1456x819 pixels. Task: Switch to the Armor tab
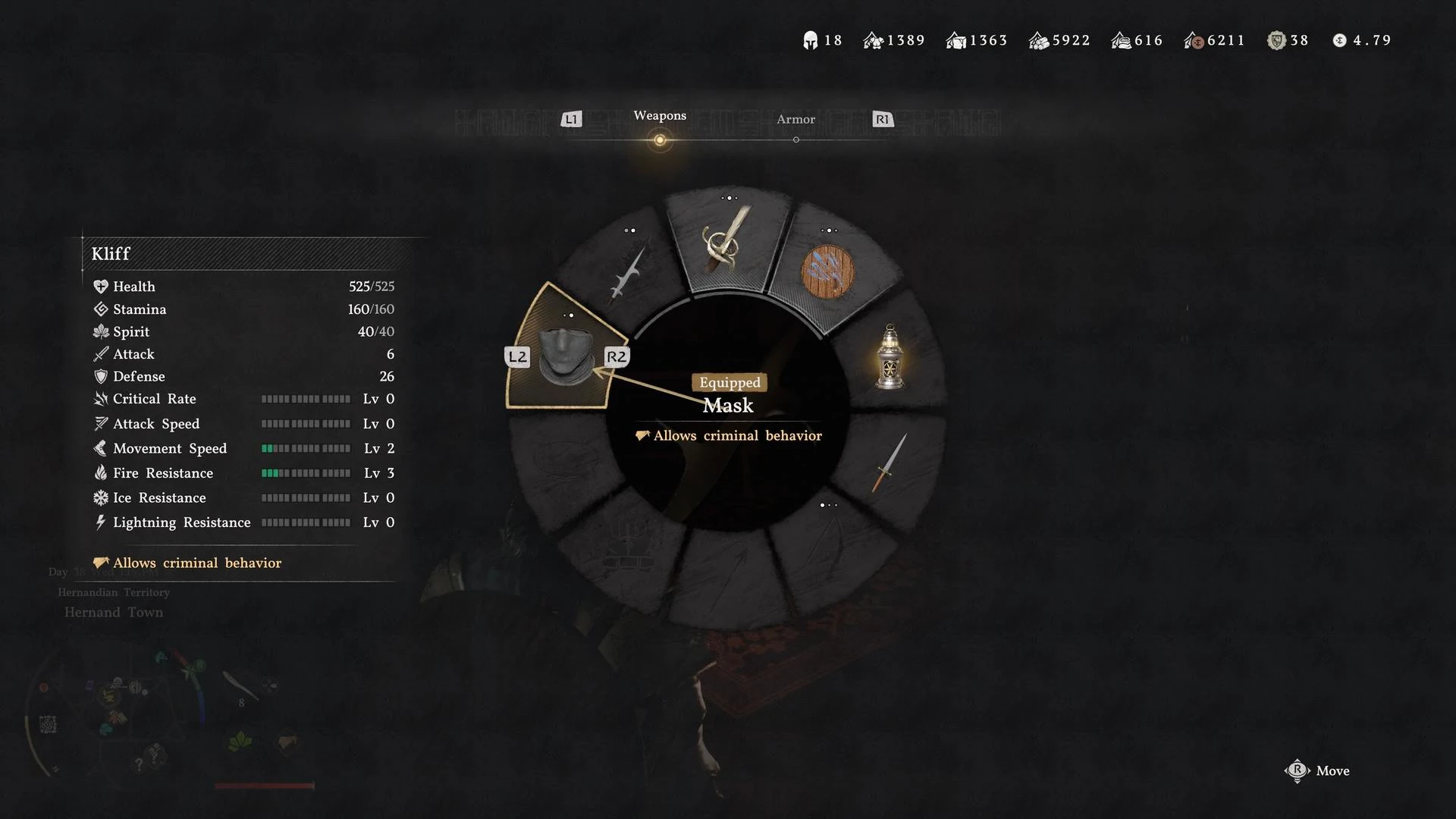click(795, 120)
